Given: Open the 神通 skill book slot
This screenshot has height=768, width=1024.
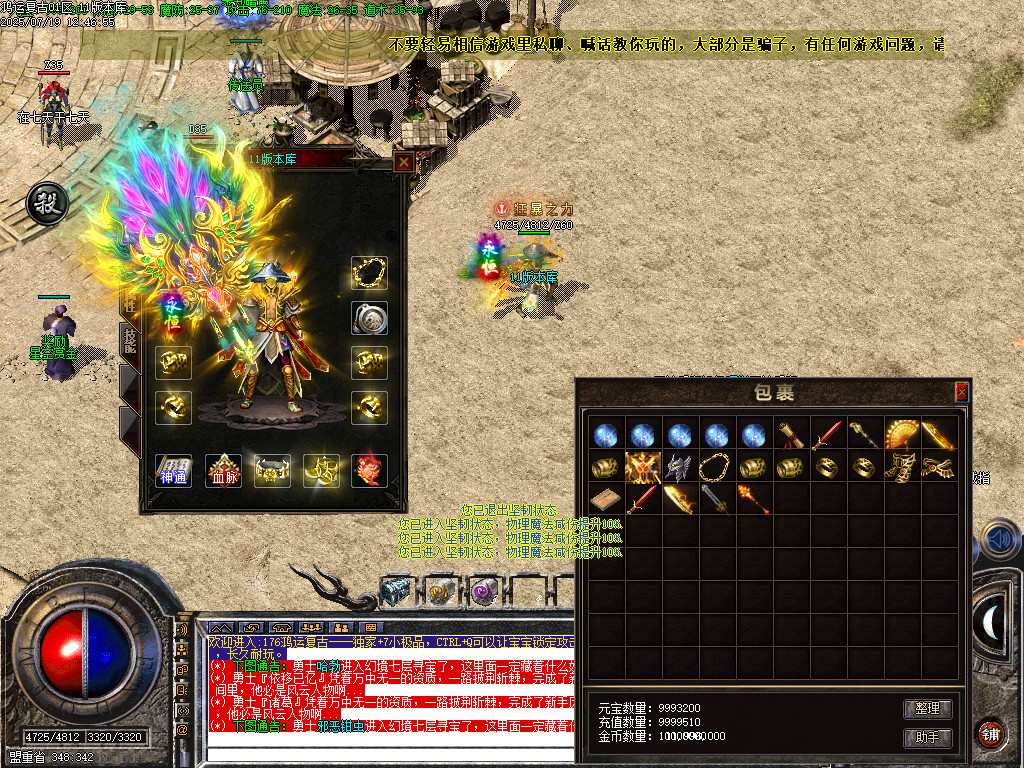Looking at the screenshot, I should click(x=173, y=469).
